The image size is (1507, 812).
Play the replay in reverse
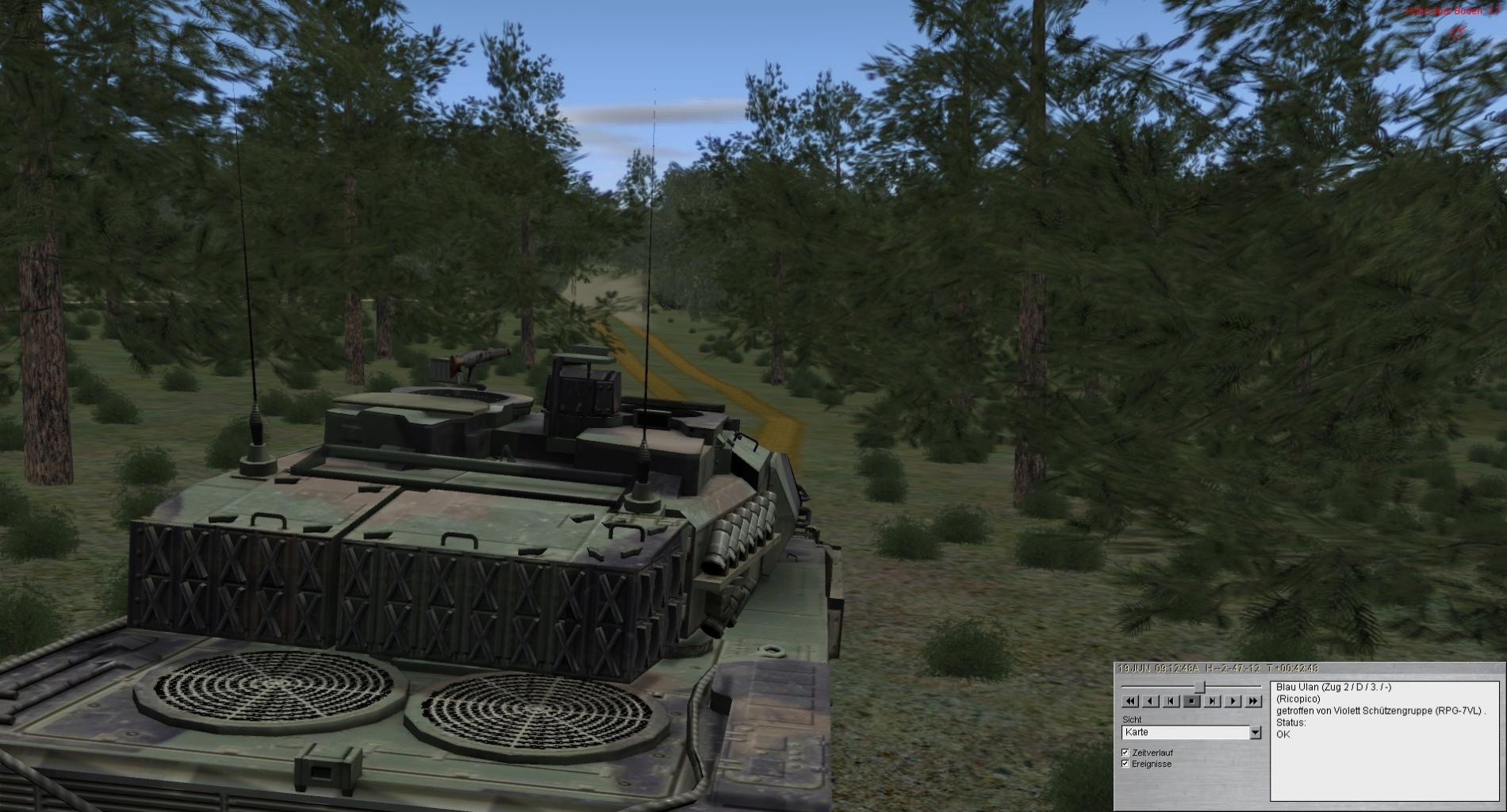click(1151, 701)
